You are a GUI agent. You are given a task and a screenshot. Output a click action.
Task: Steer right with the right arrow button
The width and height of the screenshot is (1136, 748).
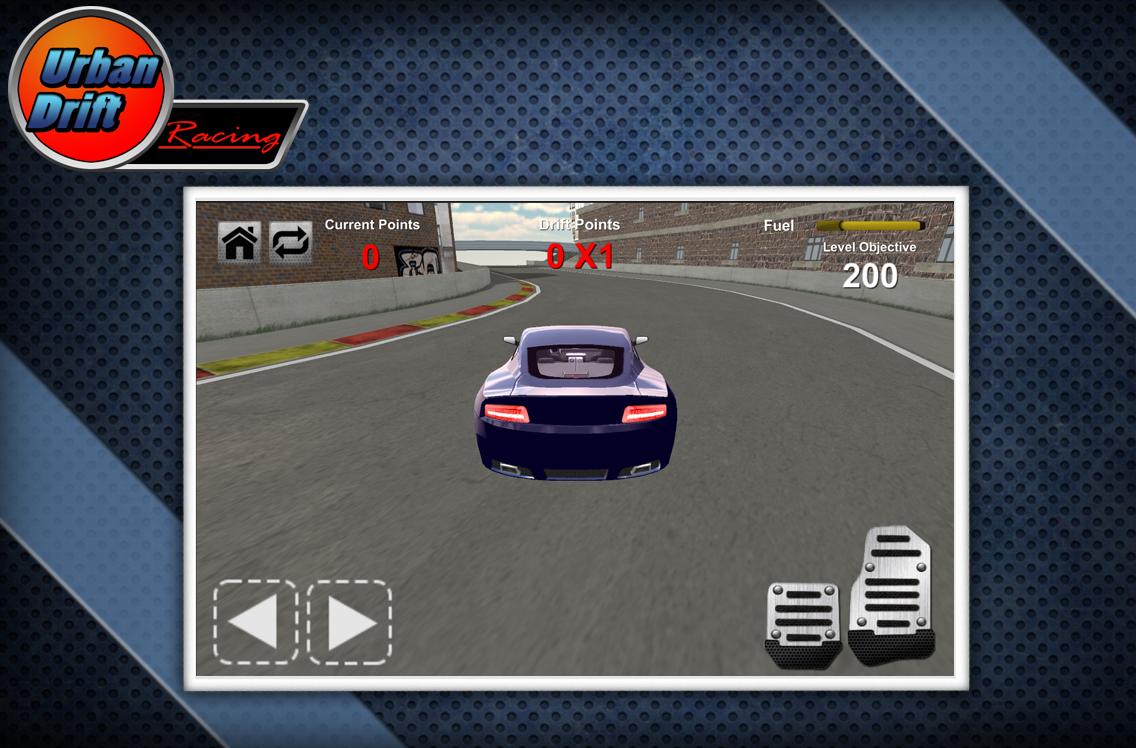[x=349, y=622]
